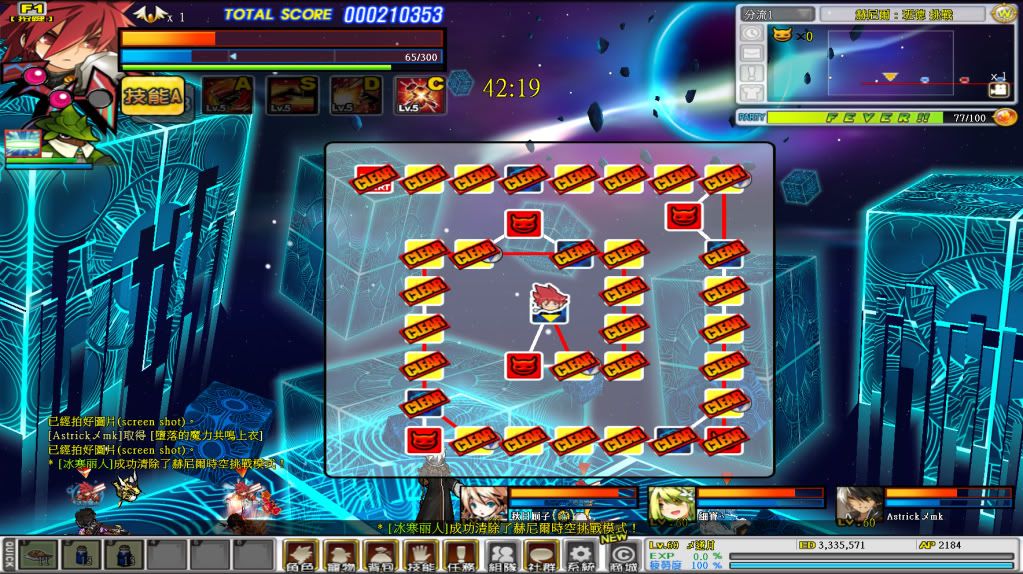The width and height of the screenshot is (1023, 574).
Task: Open the envelope mail icon
Action: pyautogui.click(x=752, y=52)
